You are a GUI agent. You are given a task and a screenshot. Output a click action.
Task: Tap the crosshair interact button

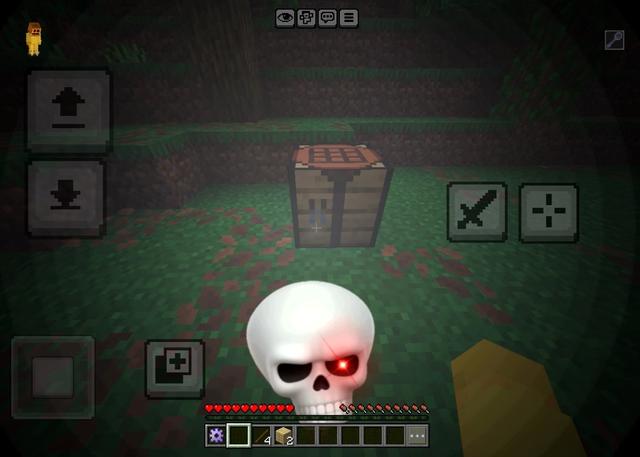548,212
